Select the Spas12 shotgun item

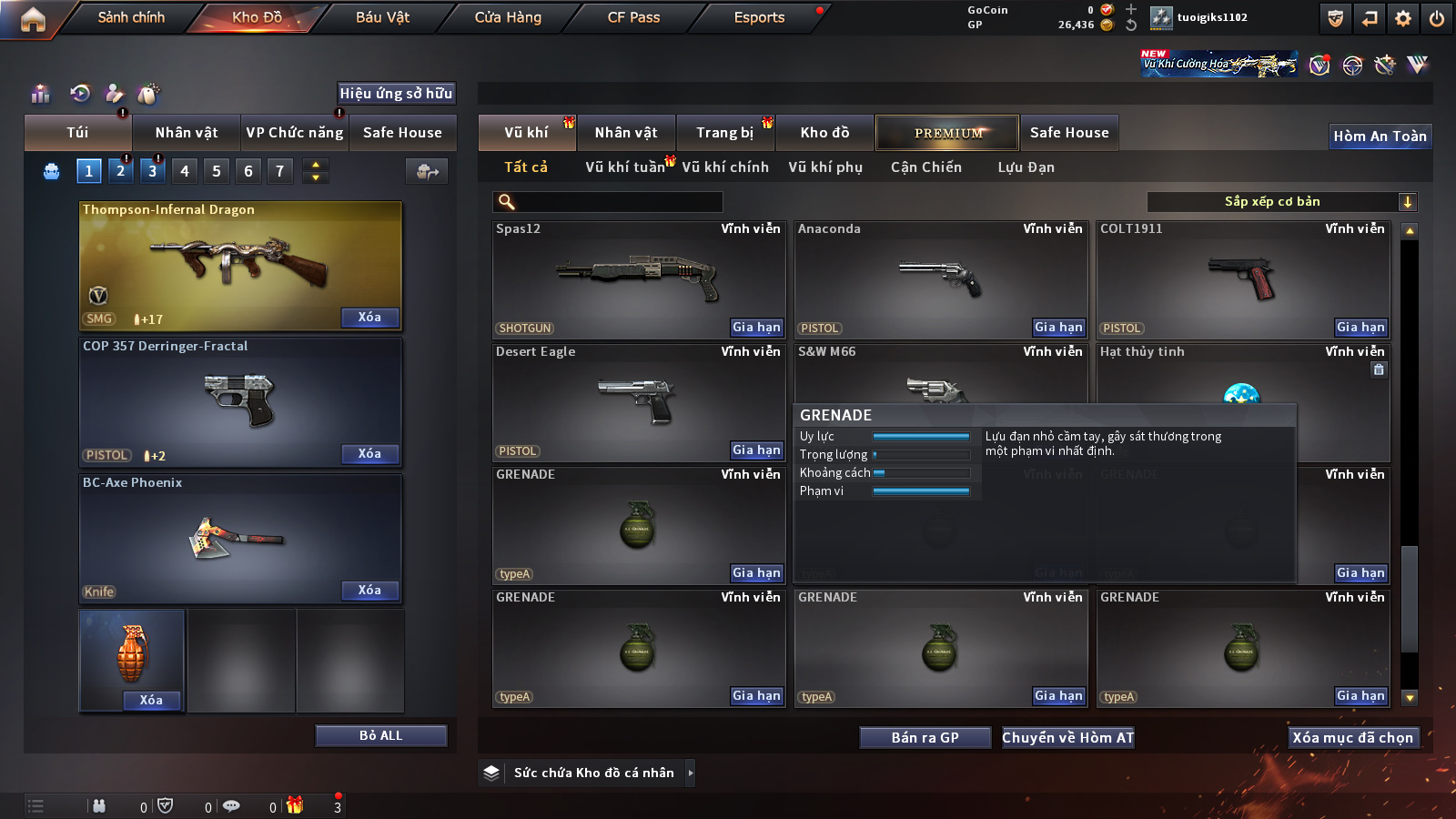coord(637,278)
